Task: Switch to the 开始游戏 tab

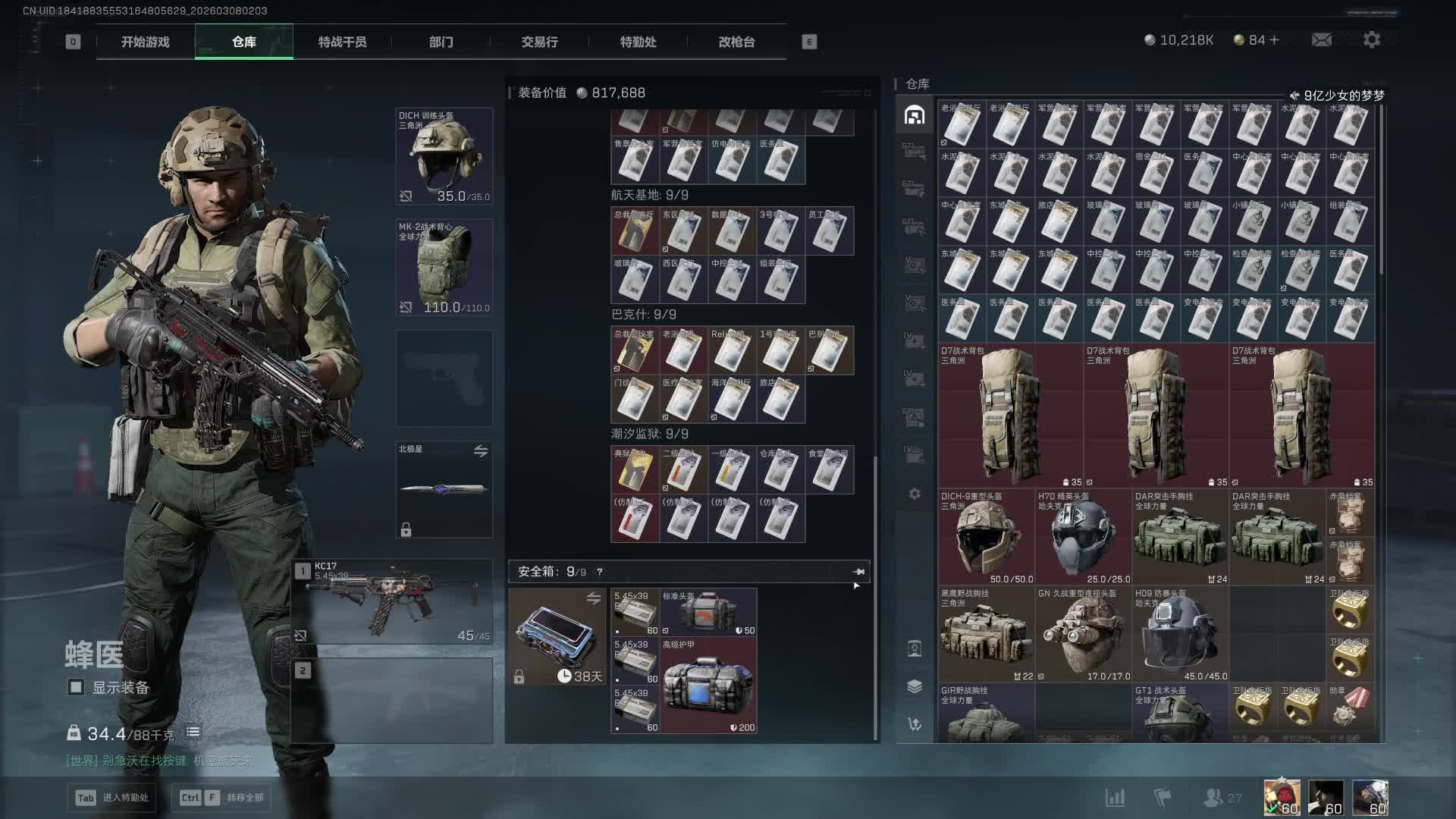Action: click(x=145, y=42)
